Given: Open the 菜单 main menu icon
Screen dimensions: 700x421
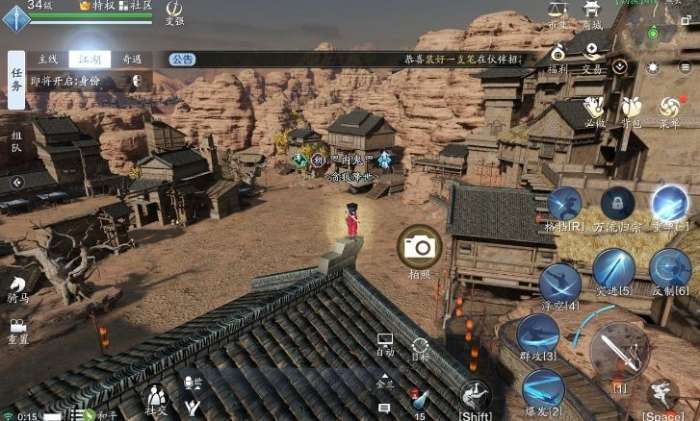Looking at the screenshot, I should pyautogui.click(x=668, y=107).
